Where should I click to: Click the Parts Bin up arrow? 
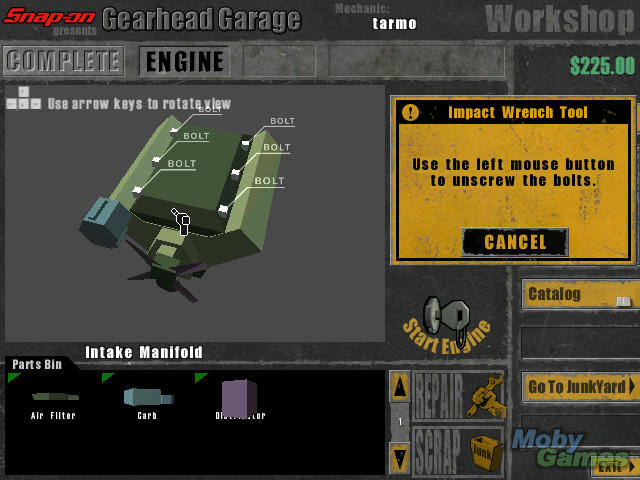point(399,386)
